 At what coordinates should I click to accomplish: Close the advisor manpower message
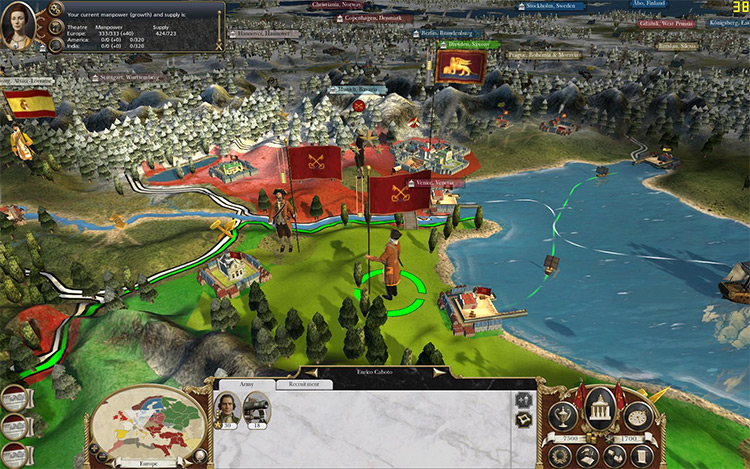[x=217, y=45]
